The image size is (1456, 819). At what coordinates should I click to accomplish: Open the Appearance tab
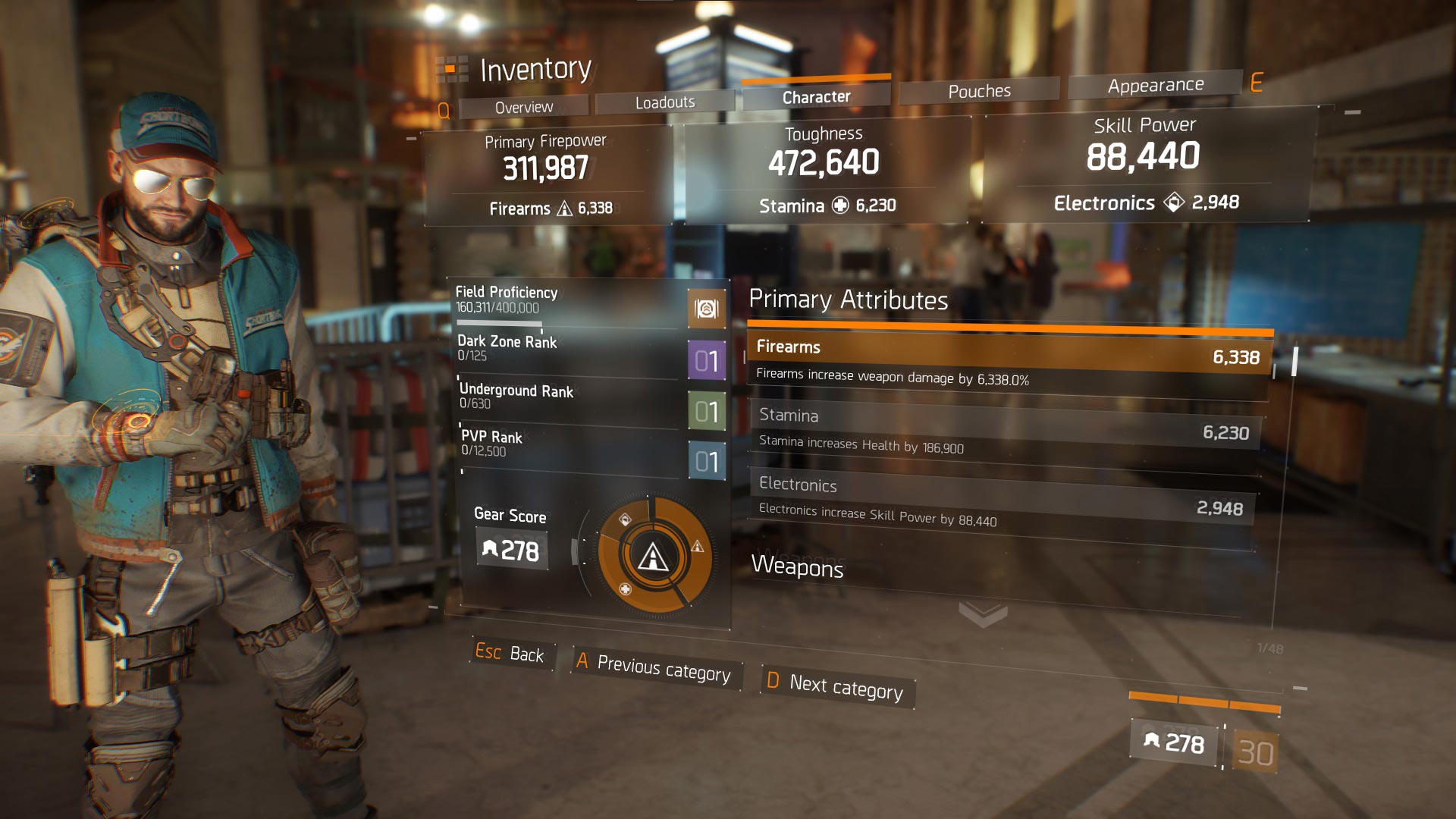pos(1155,85)
